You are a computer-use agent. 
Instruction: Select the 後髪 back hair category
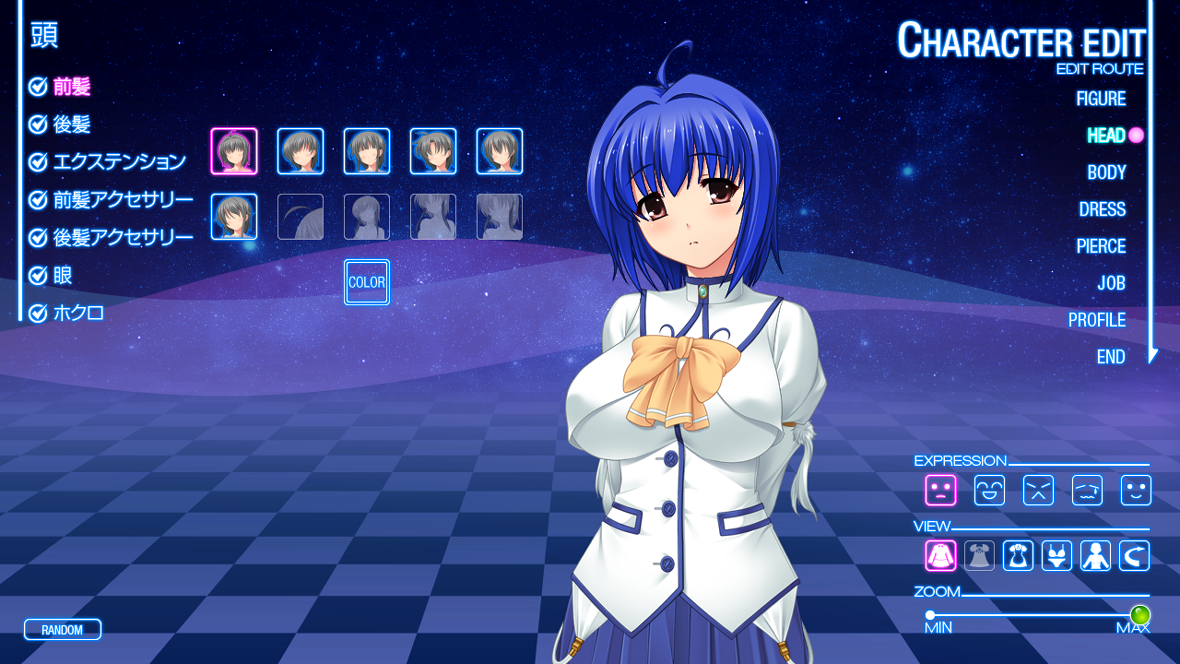71,124
